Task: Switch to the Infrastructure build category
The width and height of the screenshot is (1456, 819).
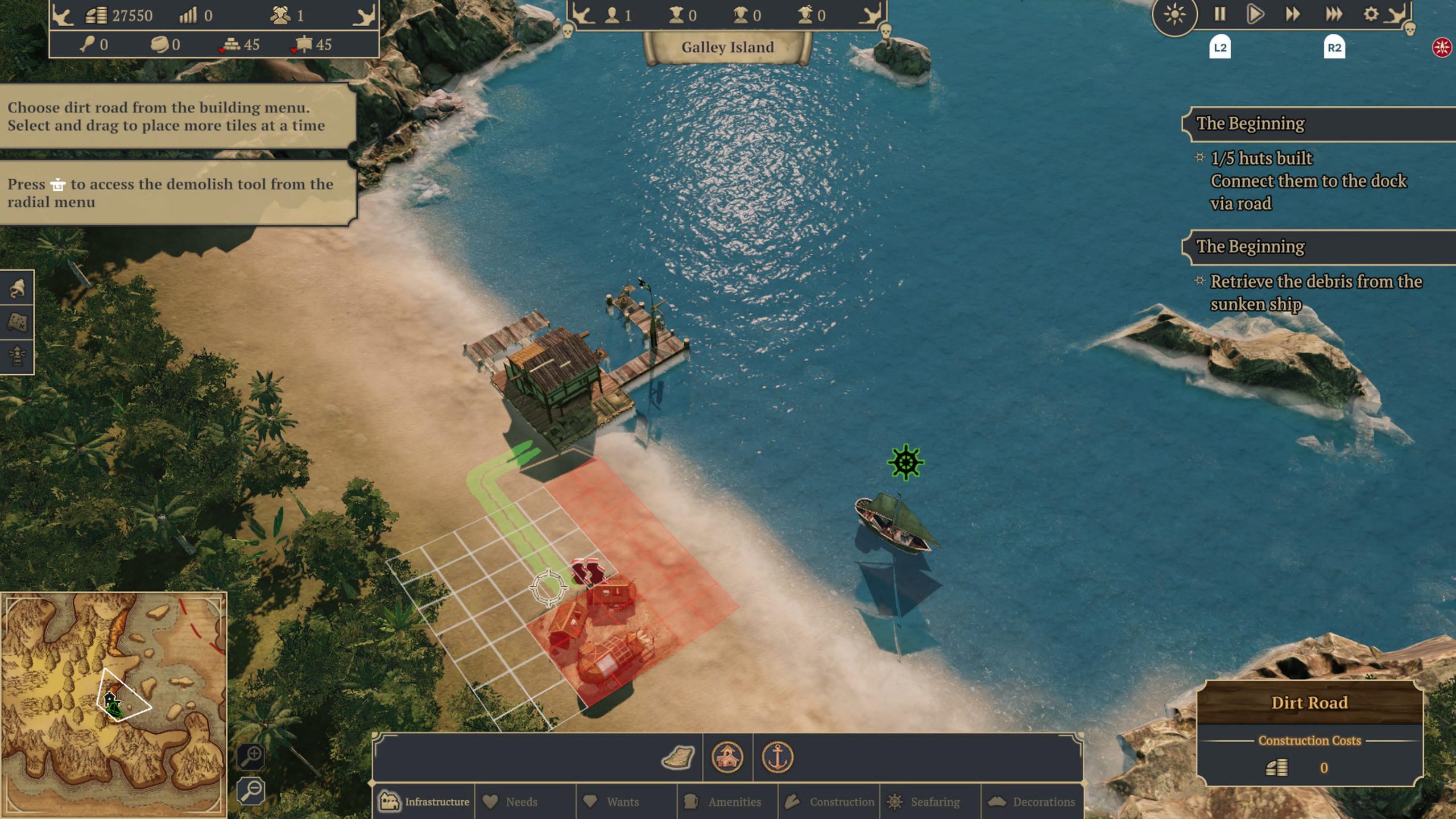Action: click(424, 801)
